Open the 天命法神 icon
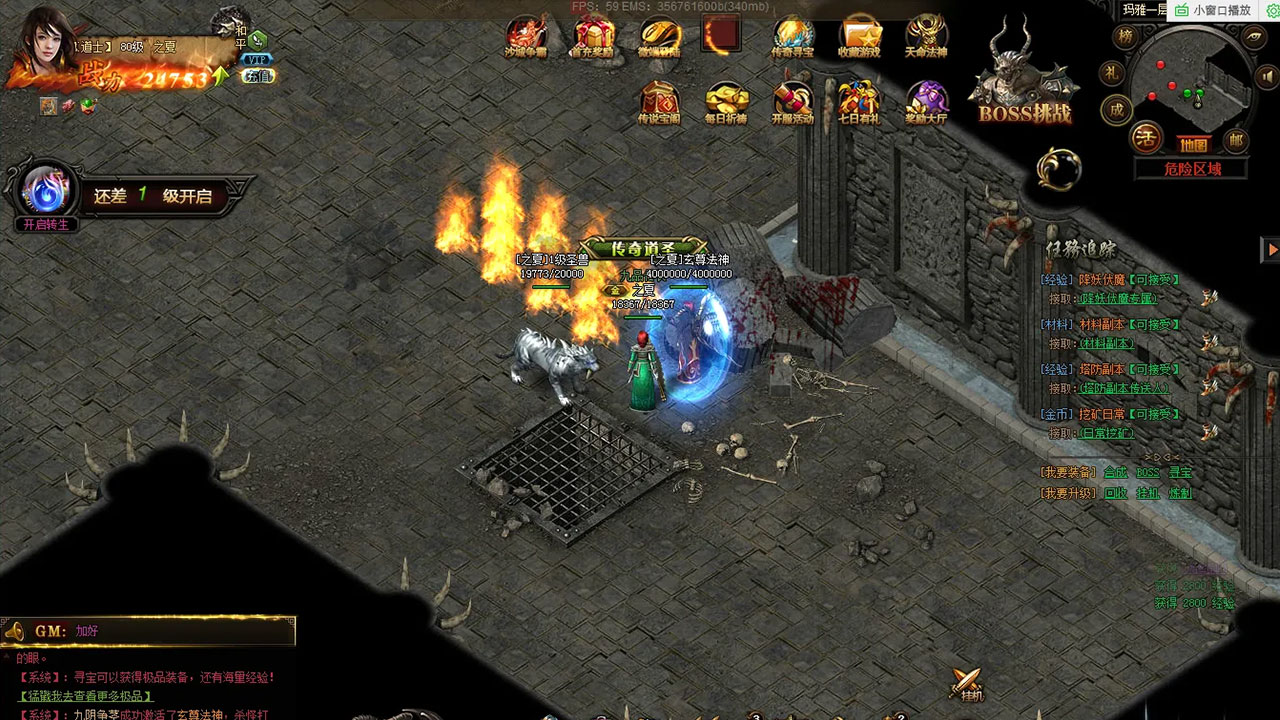The width and height of the screenshot is (1280, 720). (926, 37)
